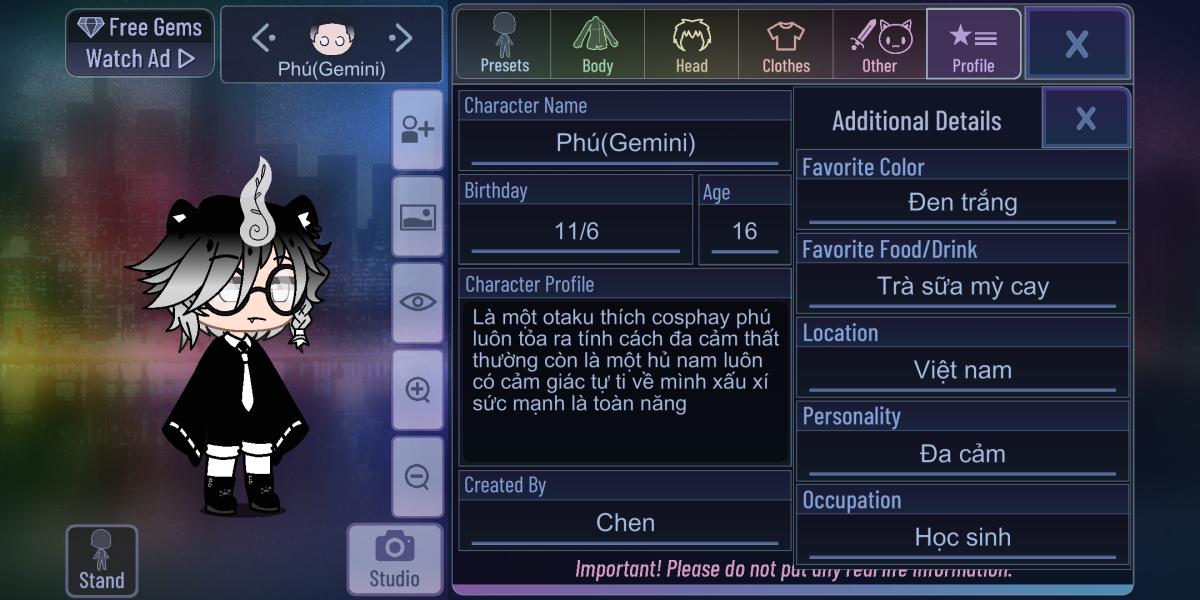This screenshot has height=600, width=1200.
Task: Open the Clothes tab
Action: [x=786, y=45]
